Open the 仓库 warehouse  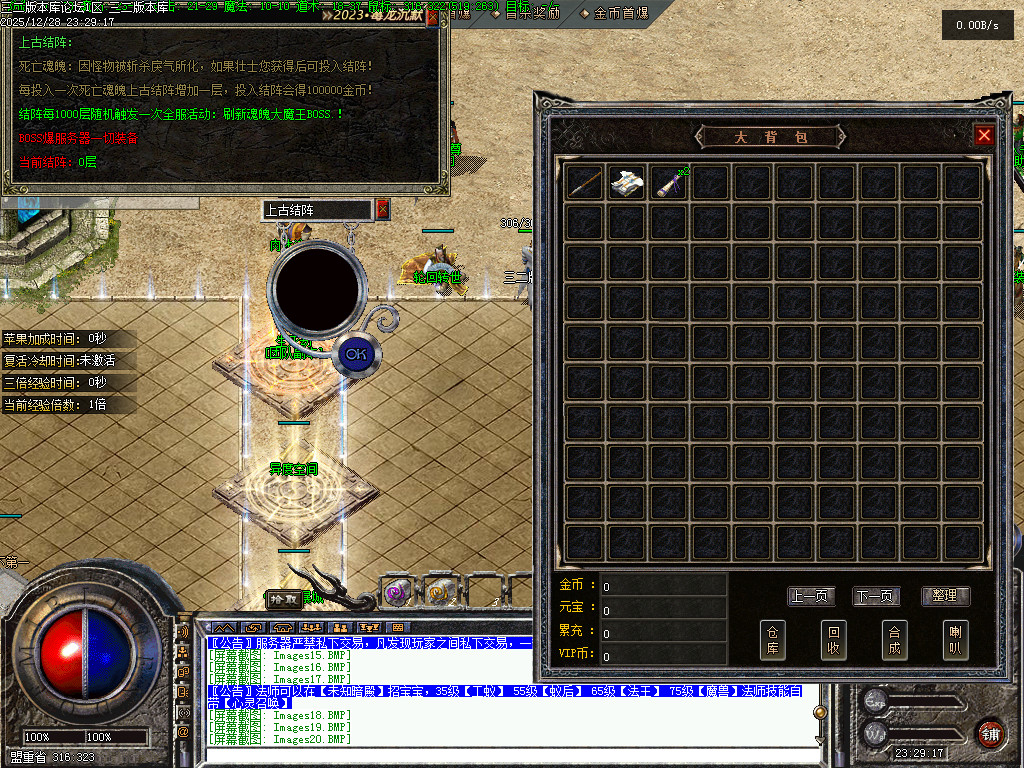coord(773,640)
